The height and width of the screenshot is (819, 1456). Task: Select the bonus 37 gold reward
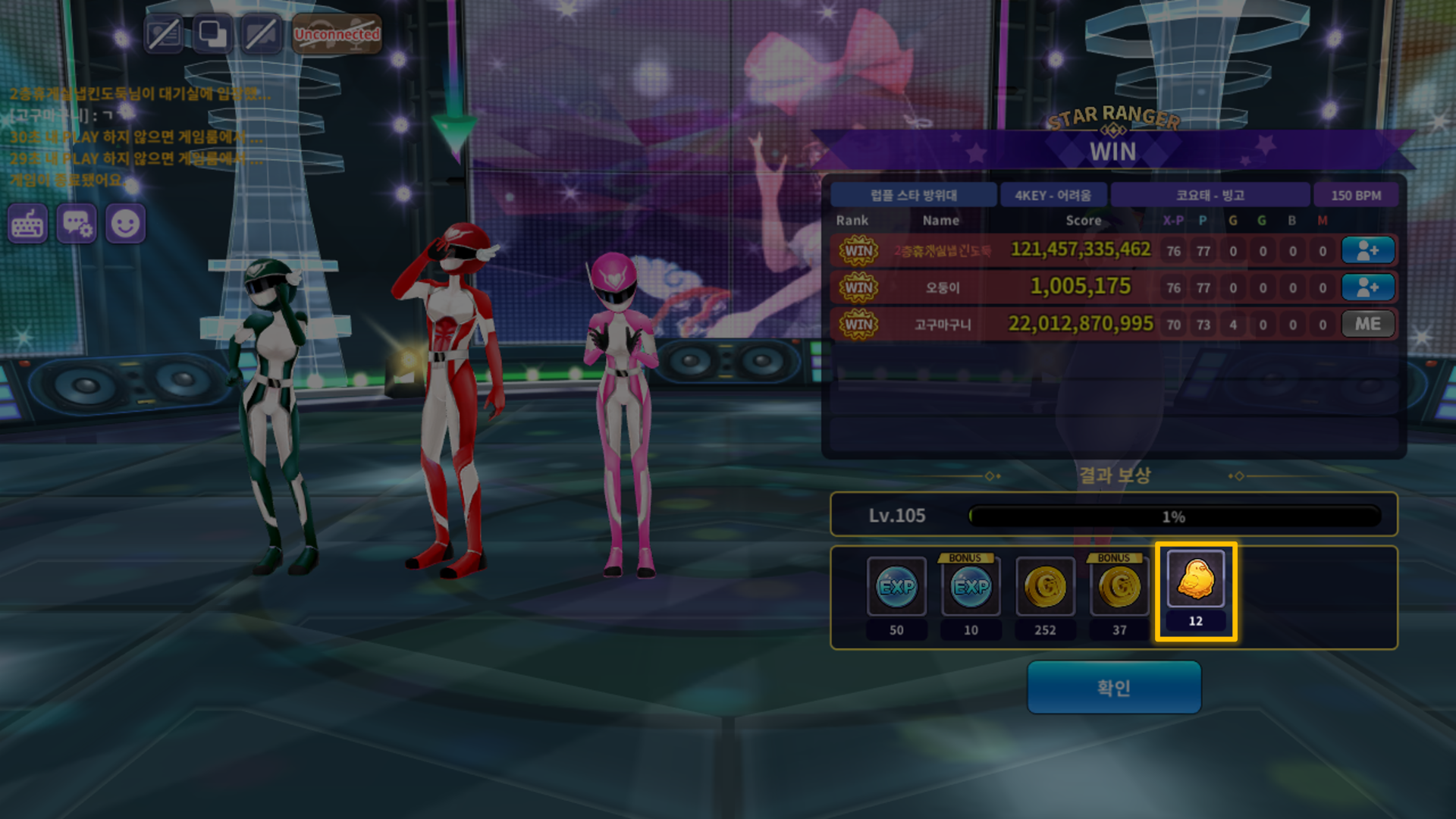coord(1119,587)
